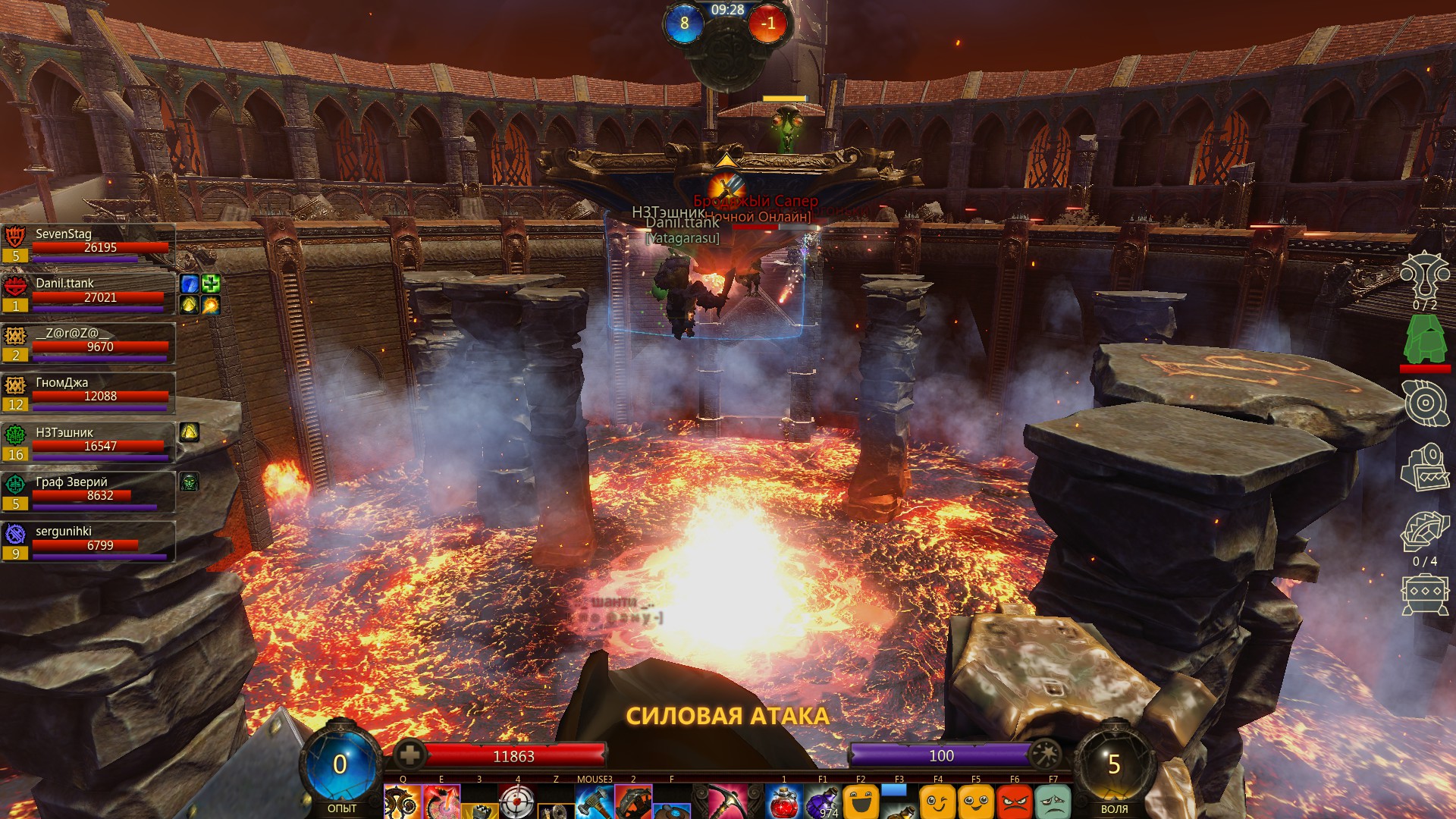Send the sad grey face emote
The height and width of the screenshot is (819, 1456).
click(x=1053, y=802)
